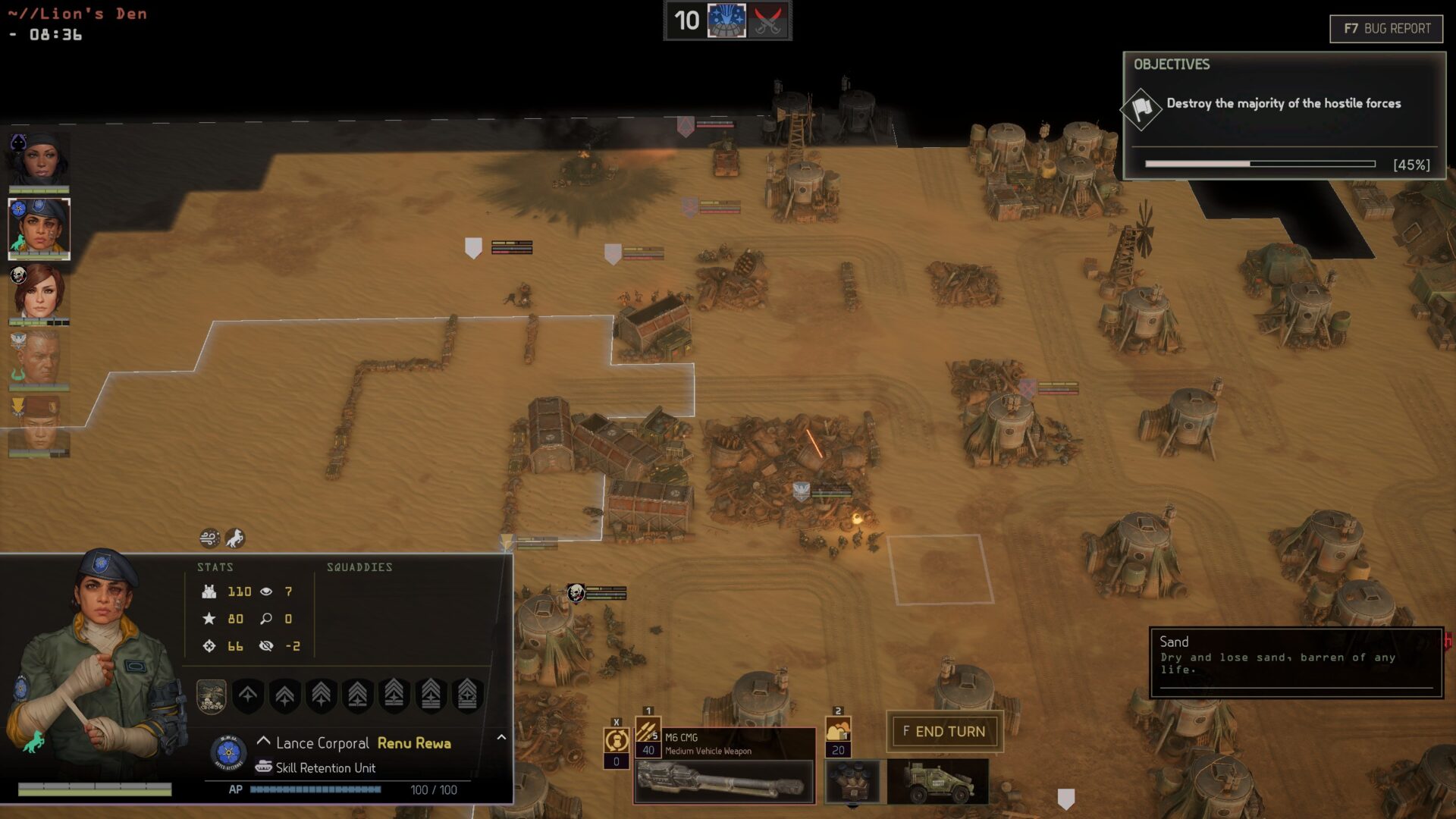Click the wind gust status icon
Image resolution: width=1456 pixels, height=819 pixels.
(x=209, y=538)
